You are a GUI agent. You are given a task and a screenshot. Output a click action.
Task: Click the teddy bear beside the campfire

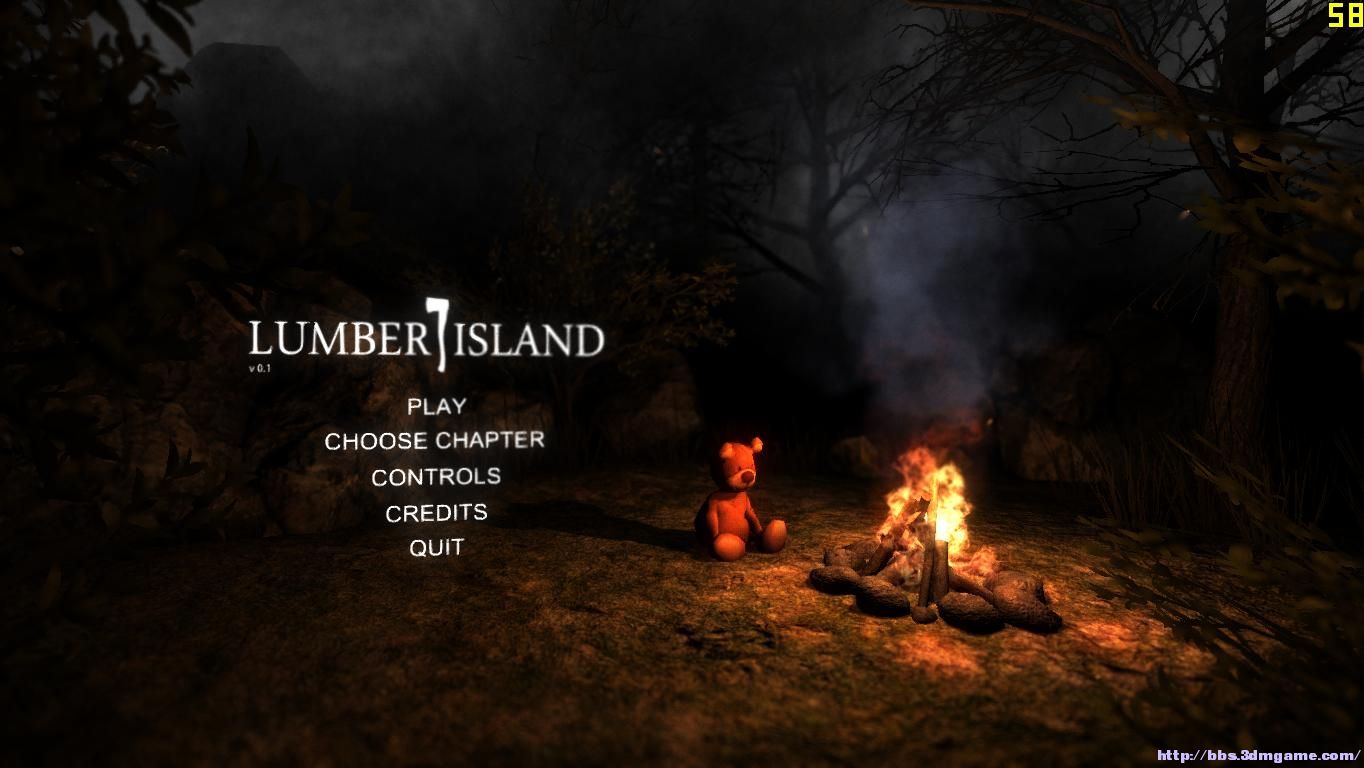click(x=737, y=500)
